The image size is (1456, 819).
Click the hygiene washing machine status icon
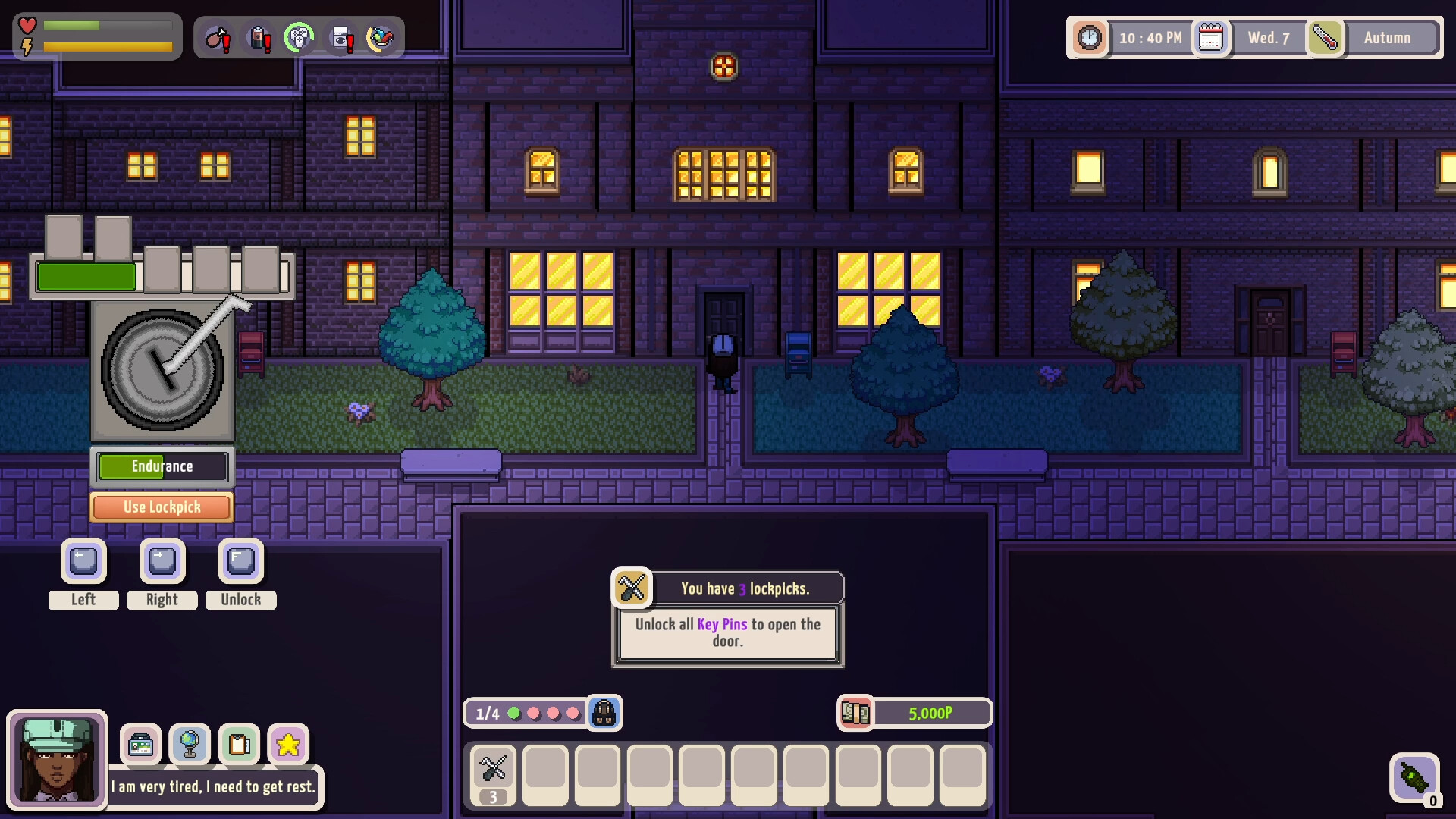[x=339, y=36]
